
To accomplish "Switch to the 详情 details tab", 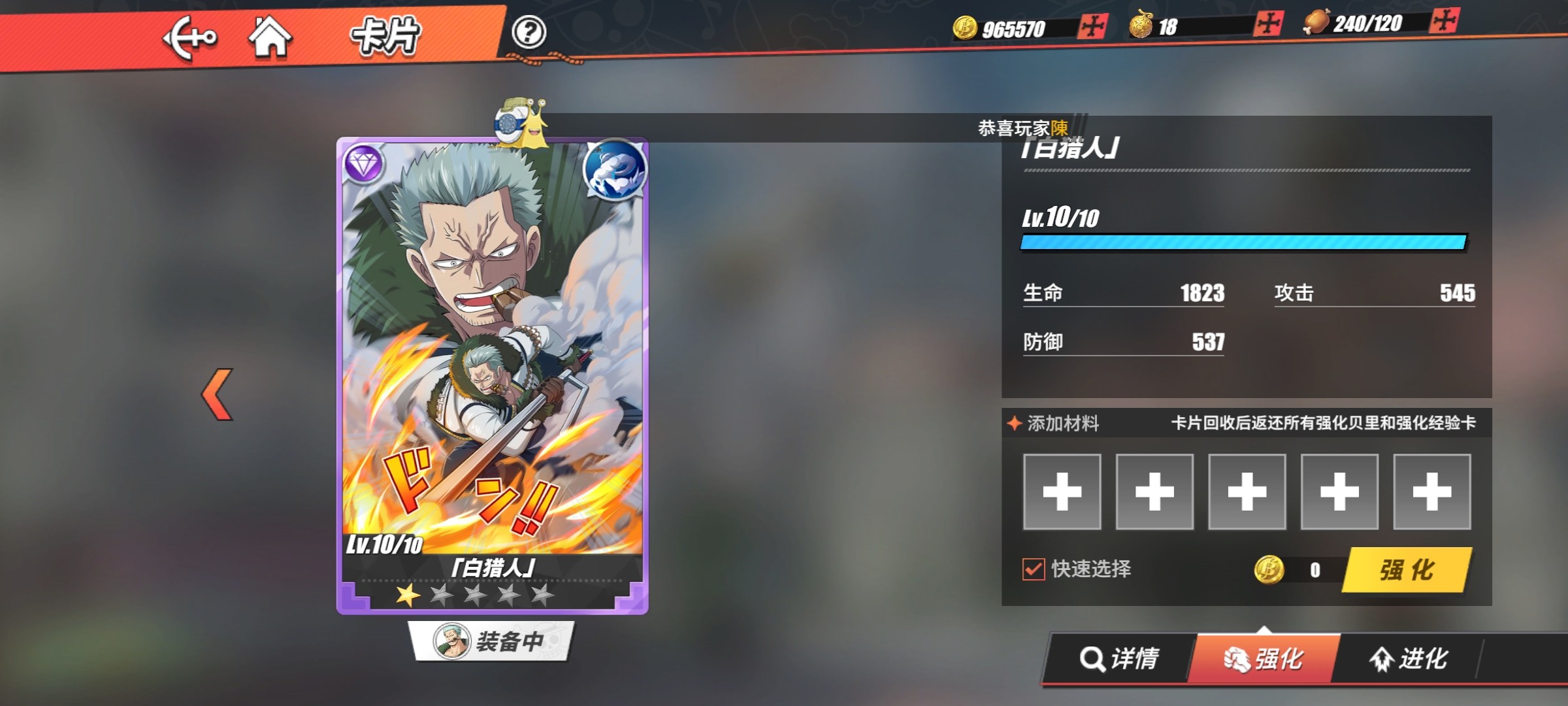I will tap(1119, 658).
